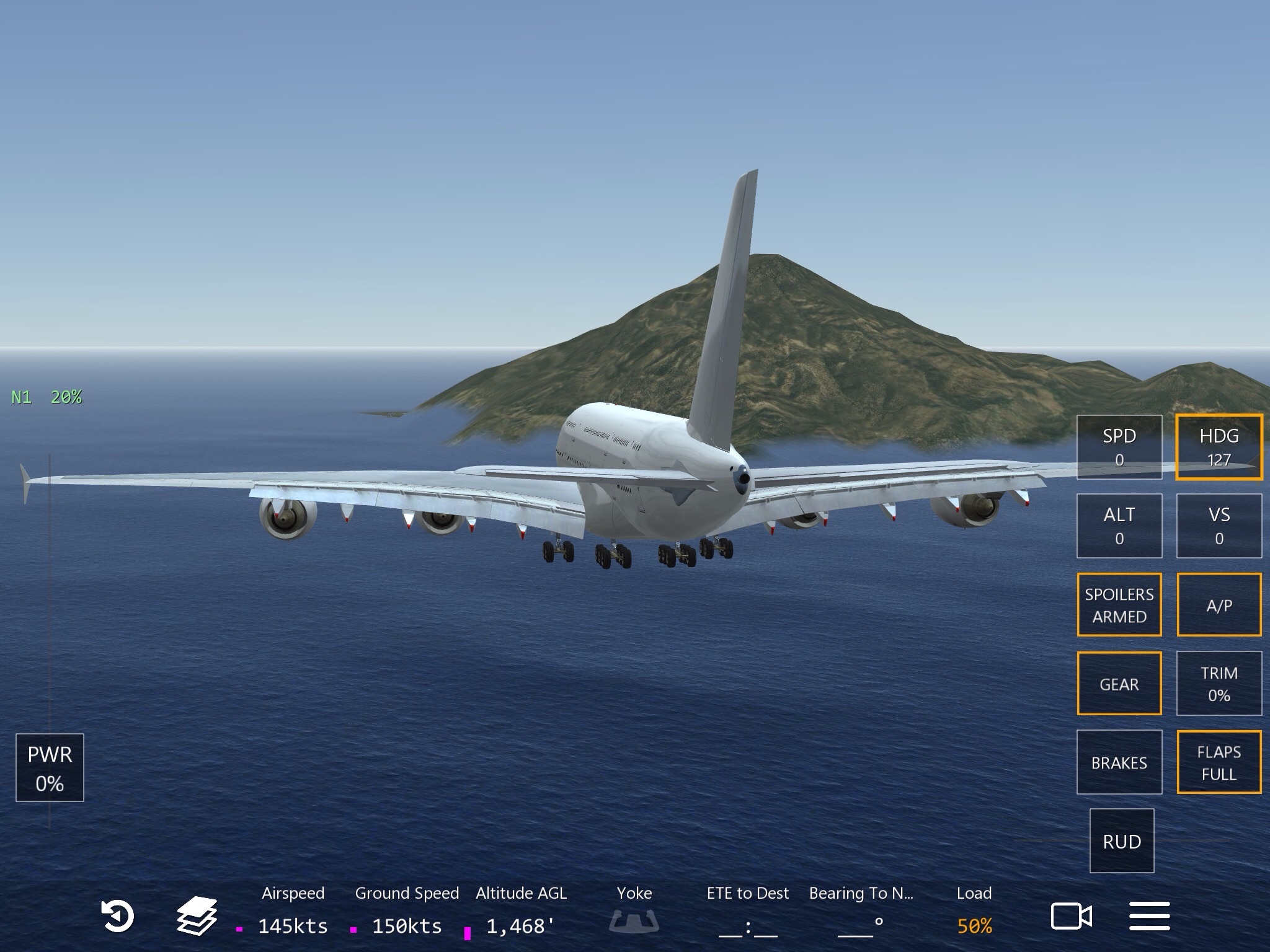Screen dimensions: 1270x952
Task: Enable the VS vertical speed button
Action: tap(1219, 526)
